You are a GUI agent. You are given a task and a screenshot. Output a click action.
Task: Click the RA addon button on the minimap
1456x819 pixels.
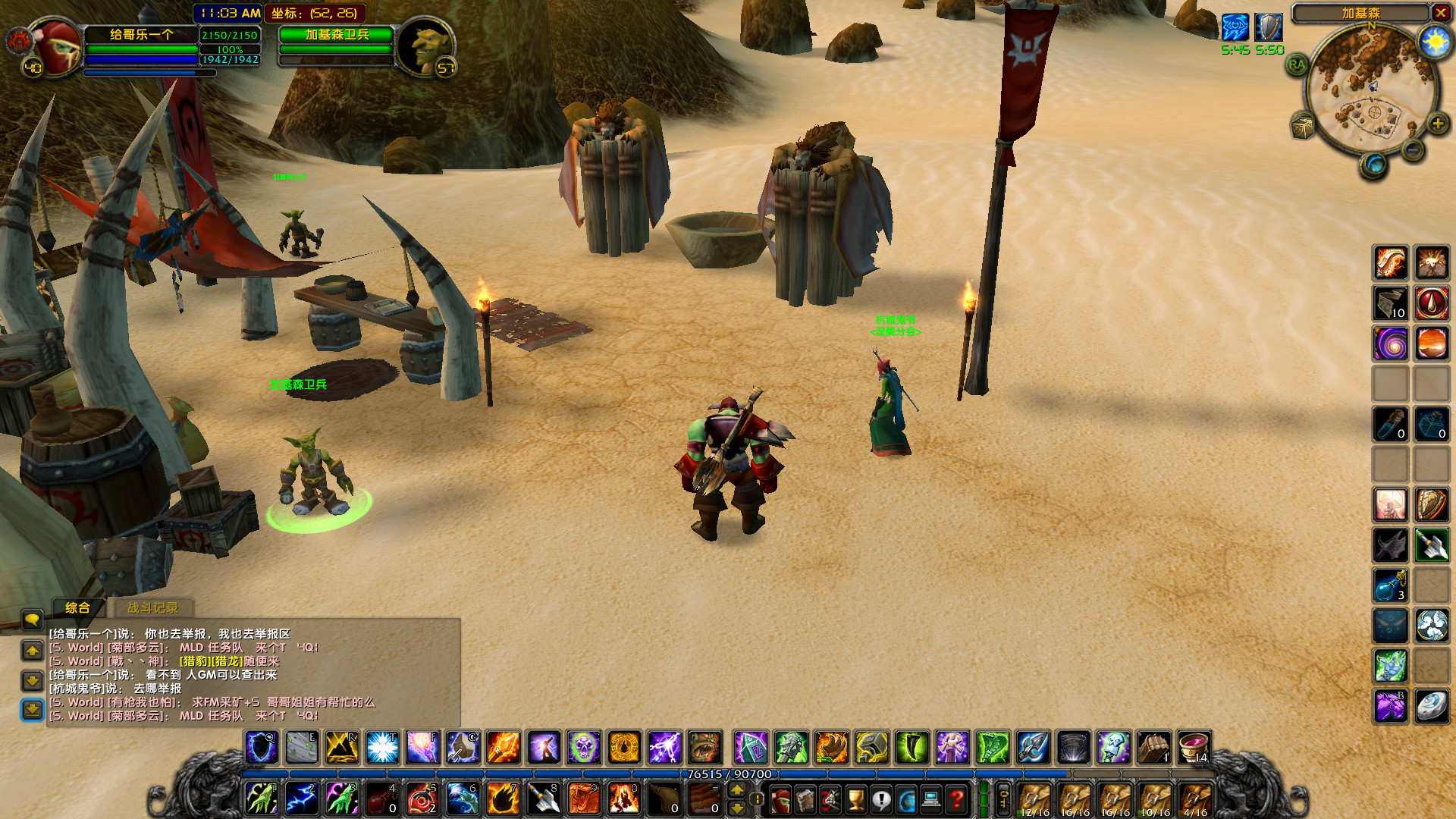tap(1296, 64)
